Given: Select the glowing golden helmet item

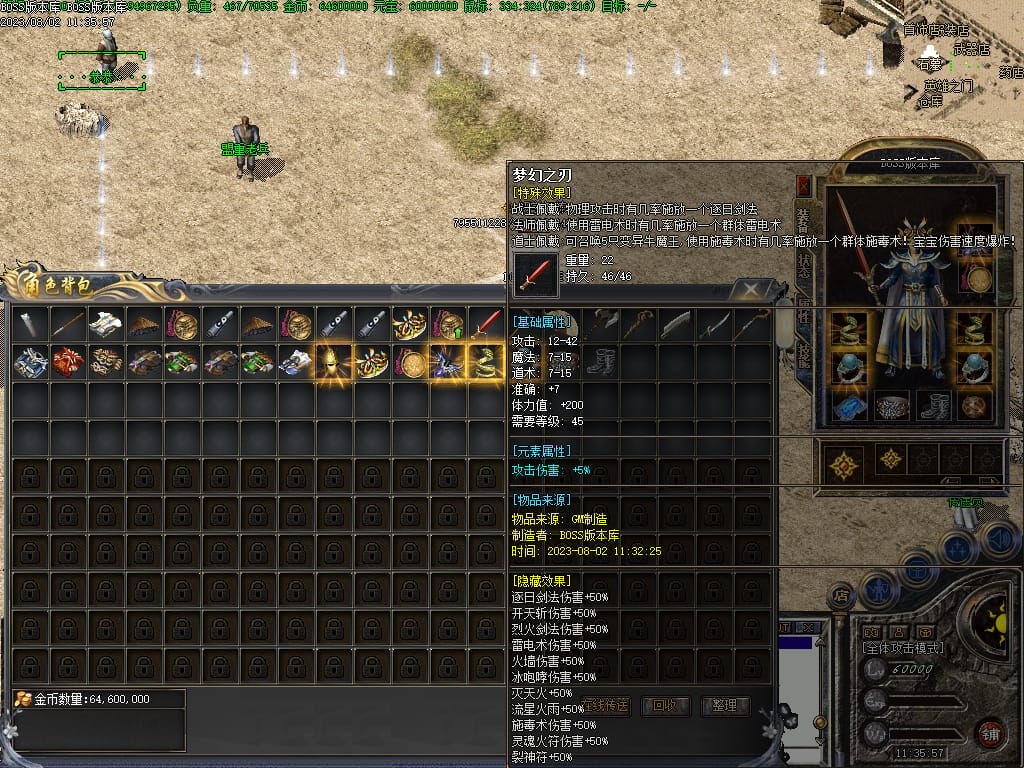Looking at the screenshot, I should pos(334,361).
